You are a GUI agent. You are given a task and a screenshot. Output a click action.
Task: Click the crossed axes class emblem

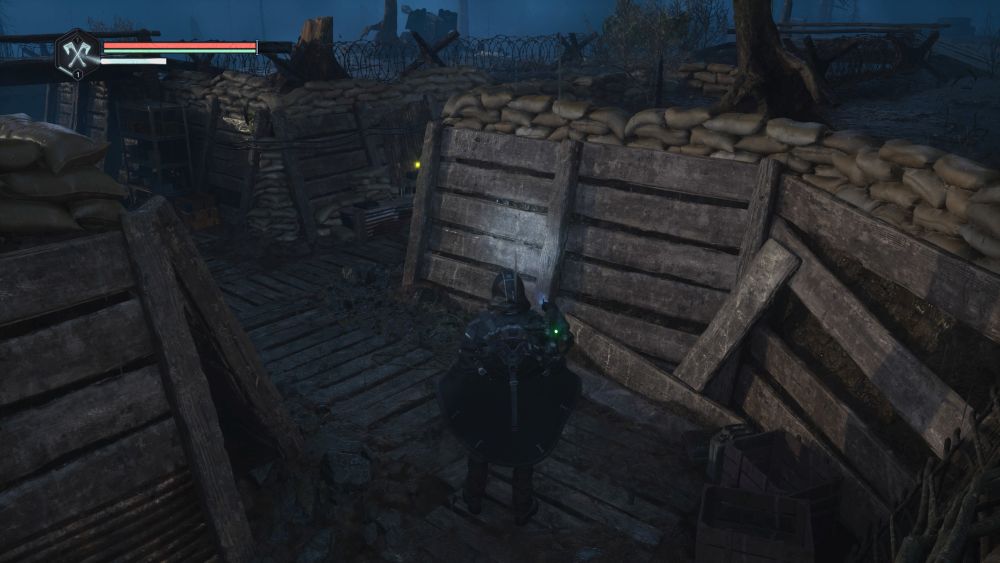pyautogui.click(x=77, y=51)
